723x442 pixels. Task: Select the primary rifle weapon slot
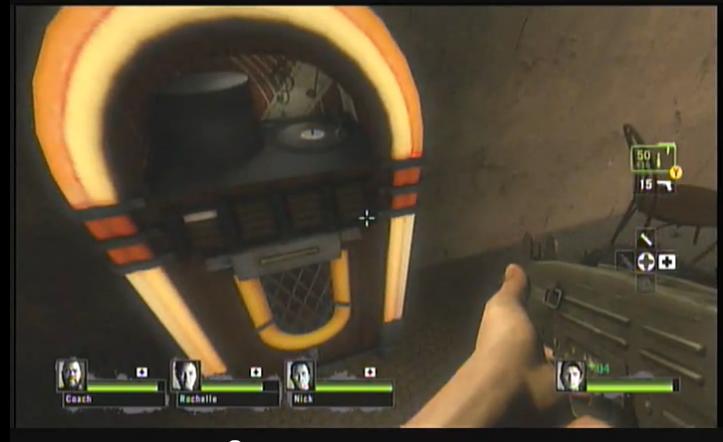point(651,160)
